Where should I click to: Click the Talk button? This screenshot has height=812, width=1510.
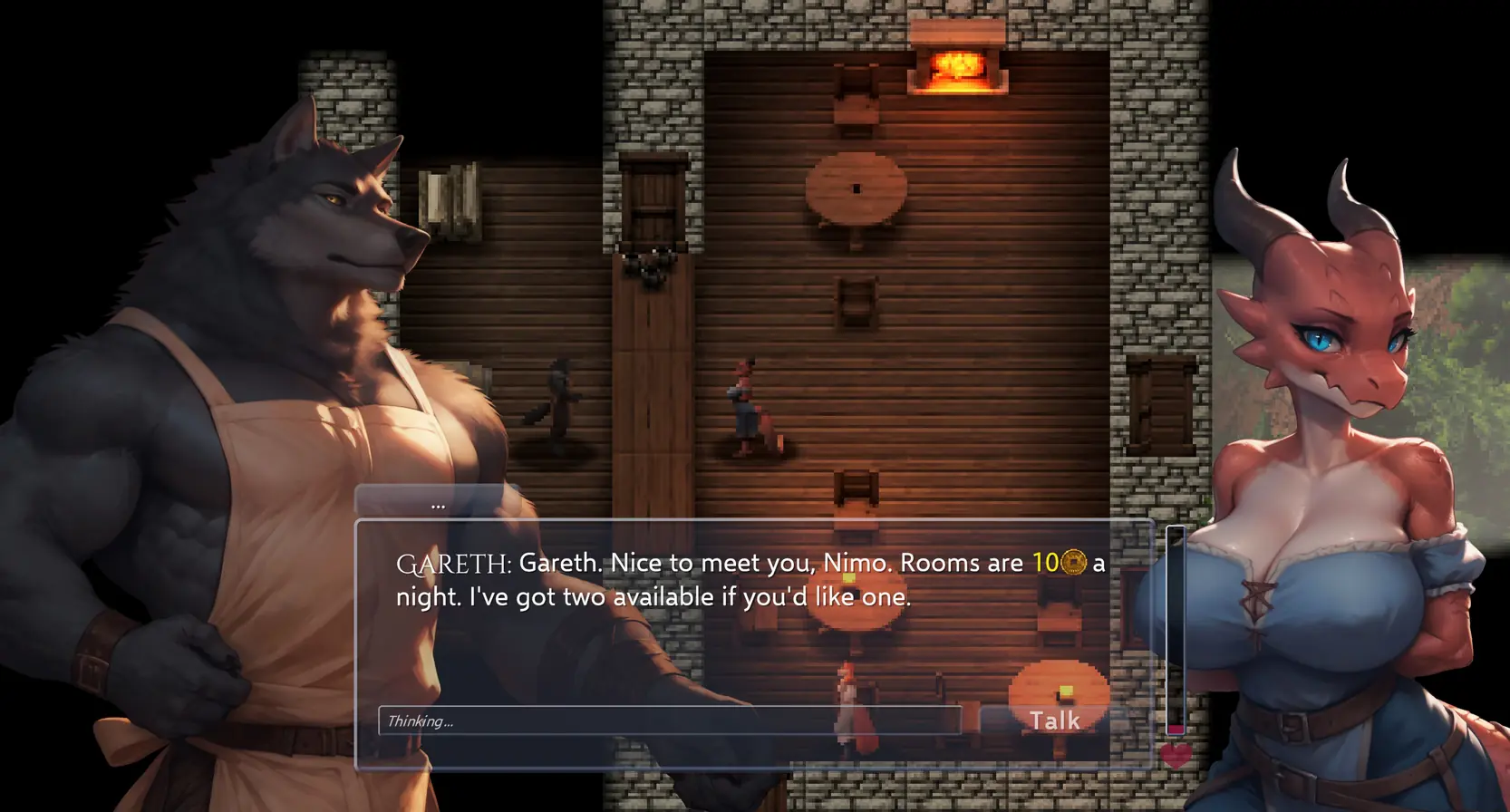pyautogui.click(x=1054, y=720)
